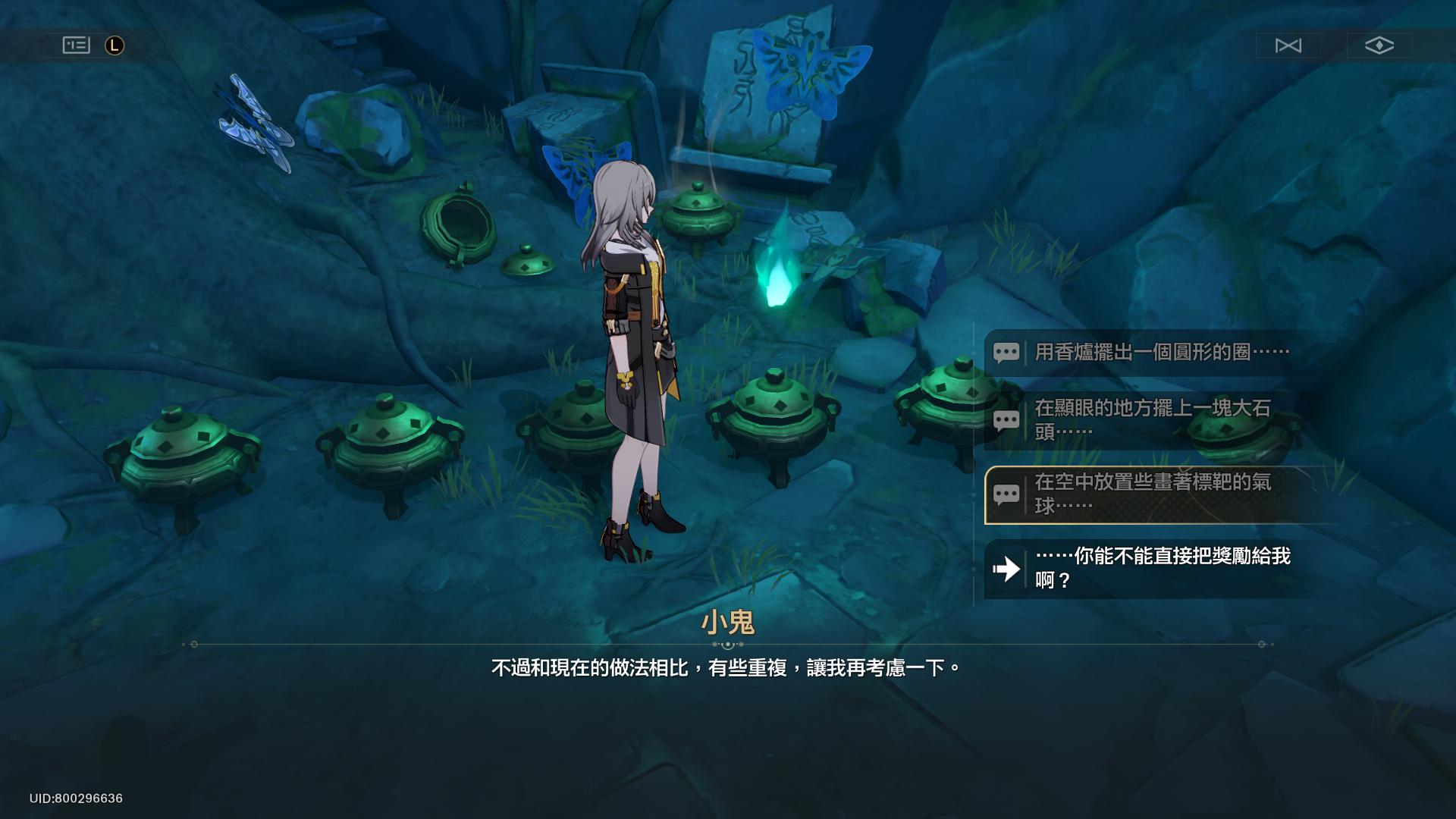Toggle auto-play with the bowtie icon
Screen dimensions: 1456x819
pos(1288,45)
